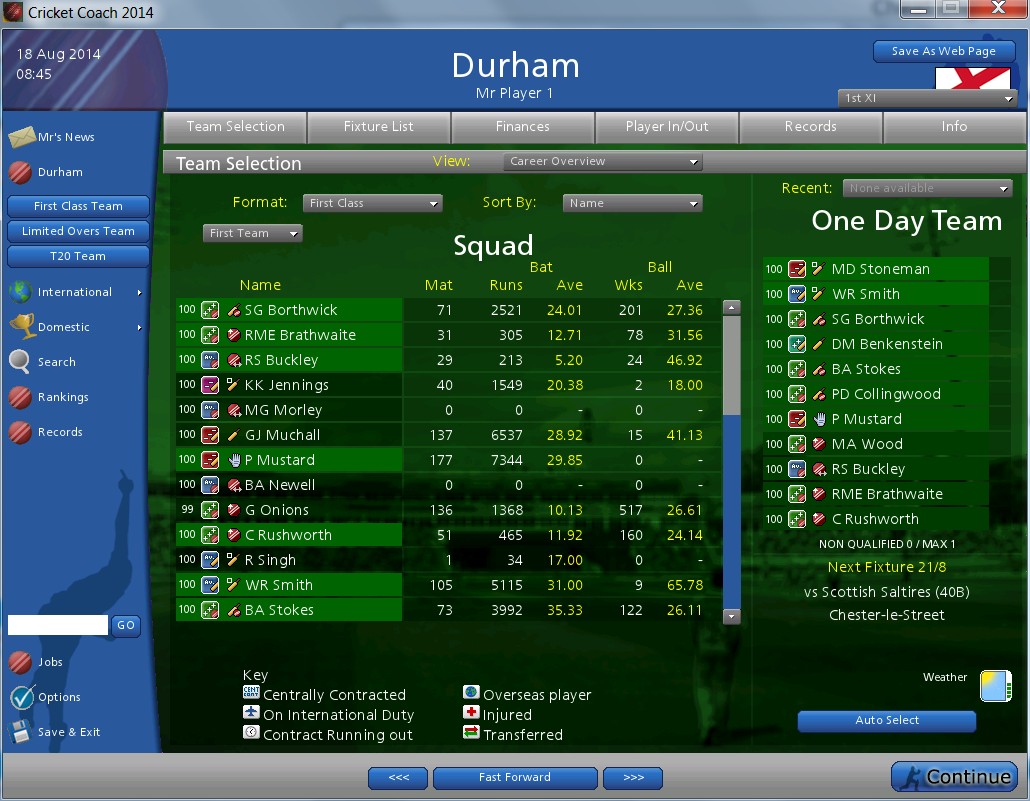Choose the T20 Team button
Image resolution: width=1030 pixels, height=801 pixels.
click(x=78, y=256)
